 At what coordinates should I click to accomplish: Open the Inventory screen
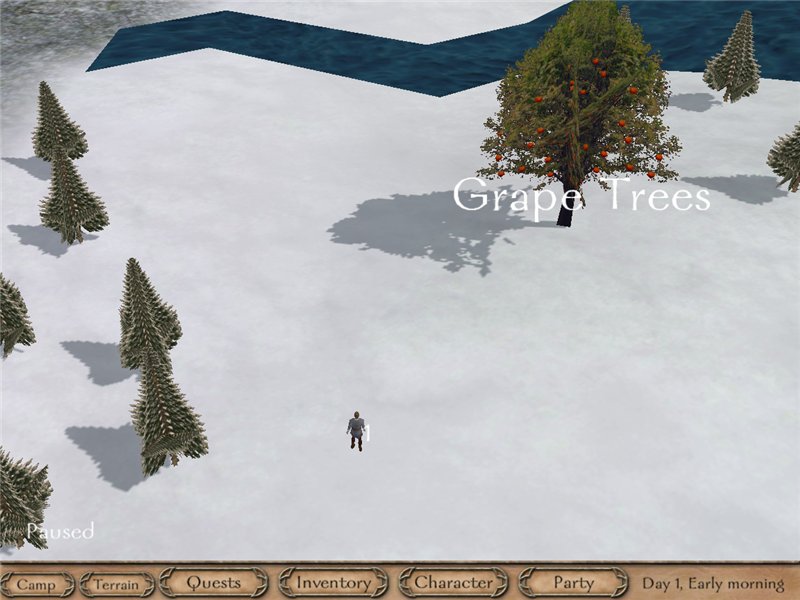coord(334,582)
